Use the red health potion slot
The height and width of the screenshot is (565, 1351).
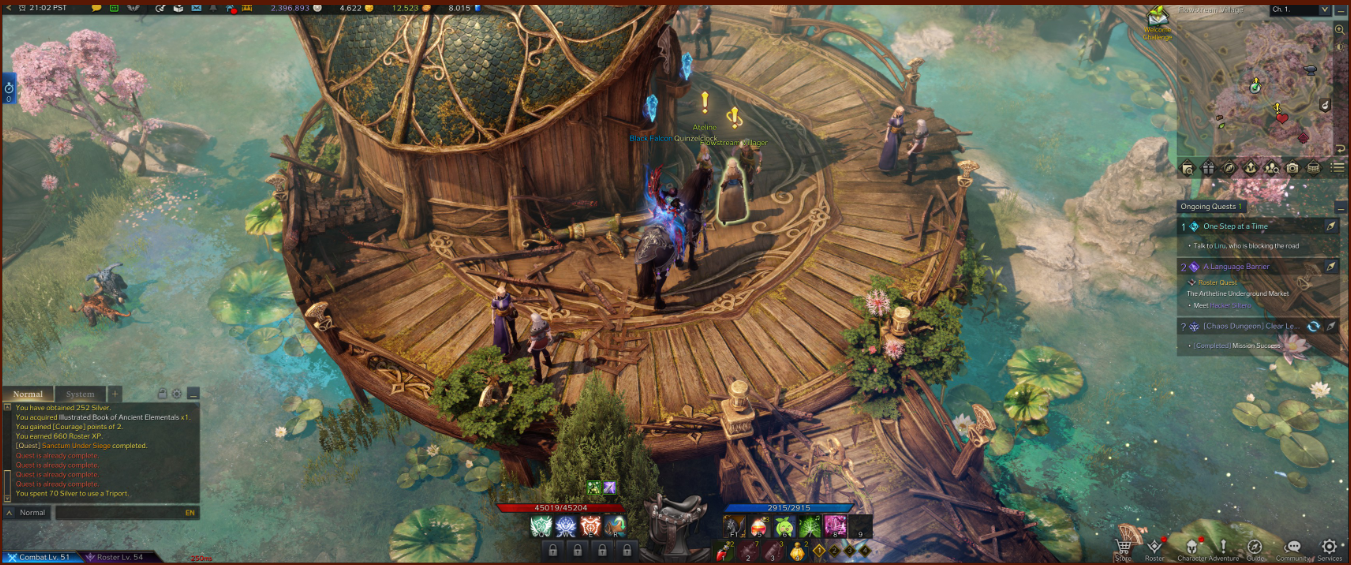[724, 550]
